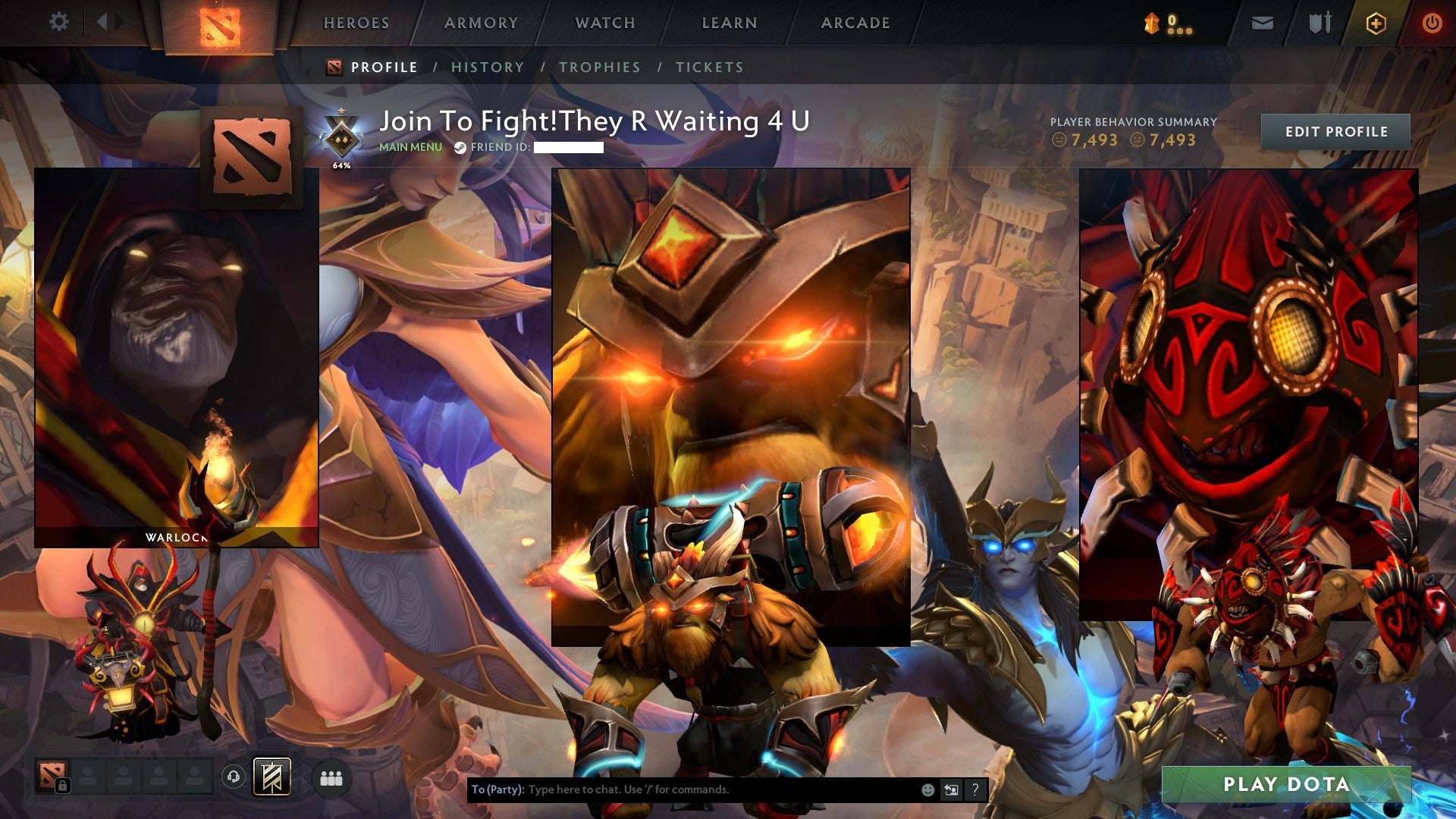Toggle the screenshot share icon in chat bar
The height and width of the screenshot is (819, 1456).
pyautogui.click(x=950, y=790)
